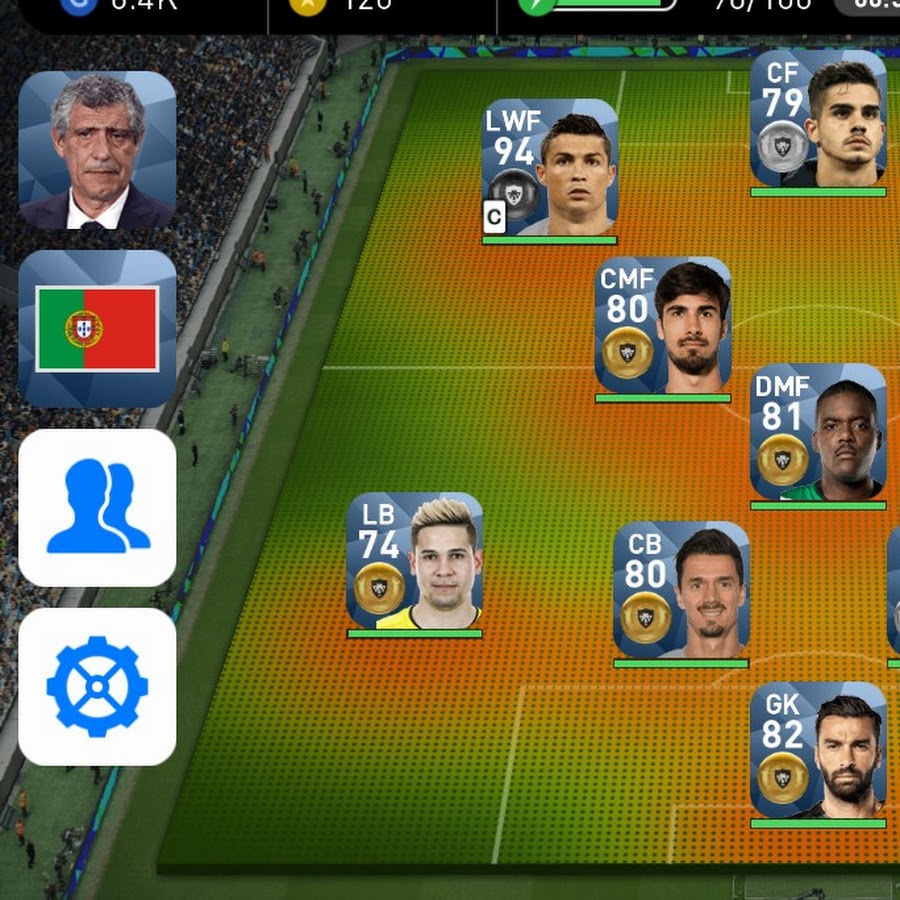The height and width of the screenshot is (900, 900).
Task: Select the LWF 94 captain player card
Action: pos(550,168)
